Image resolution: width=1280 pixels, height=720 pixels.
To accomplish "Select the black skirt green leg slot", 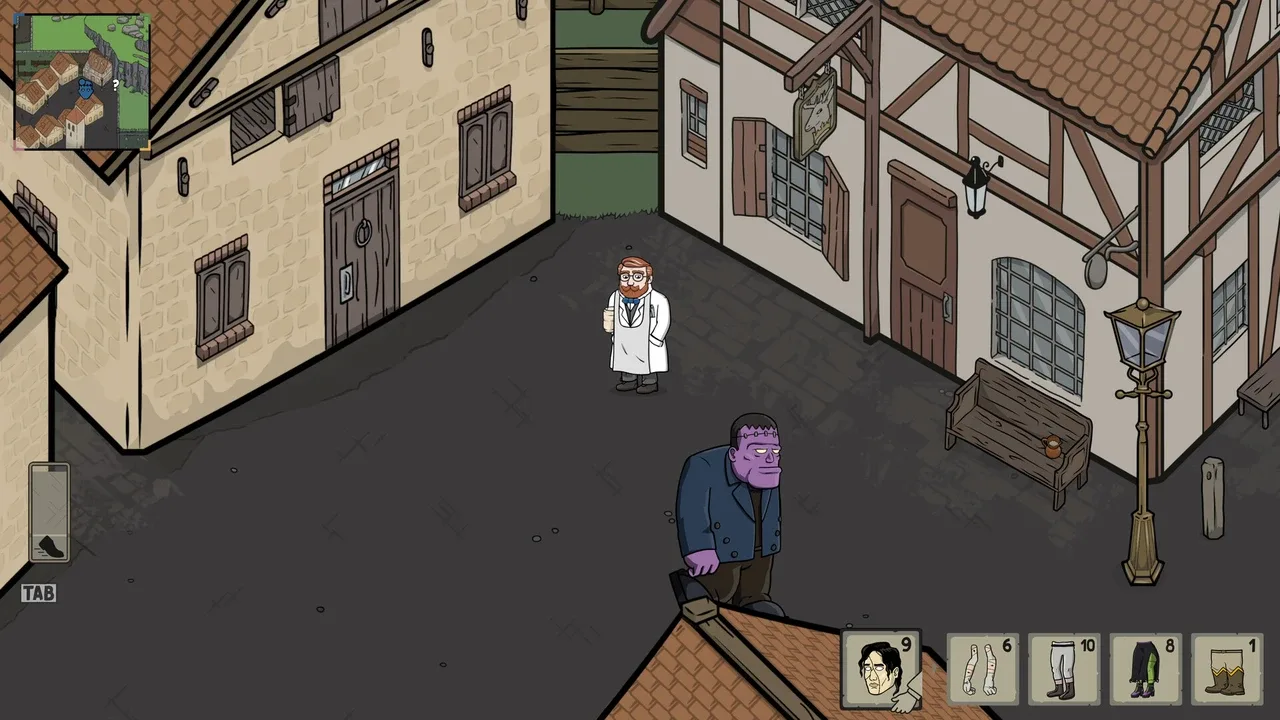I will coord(1145,669).
